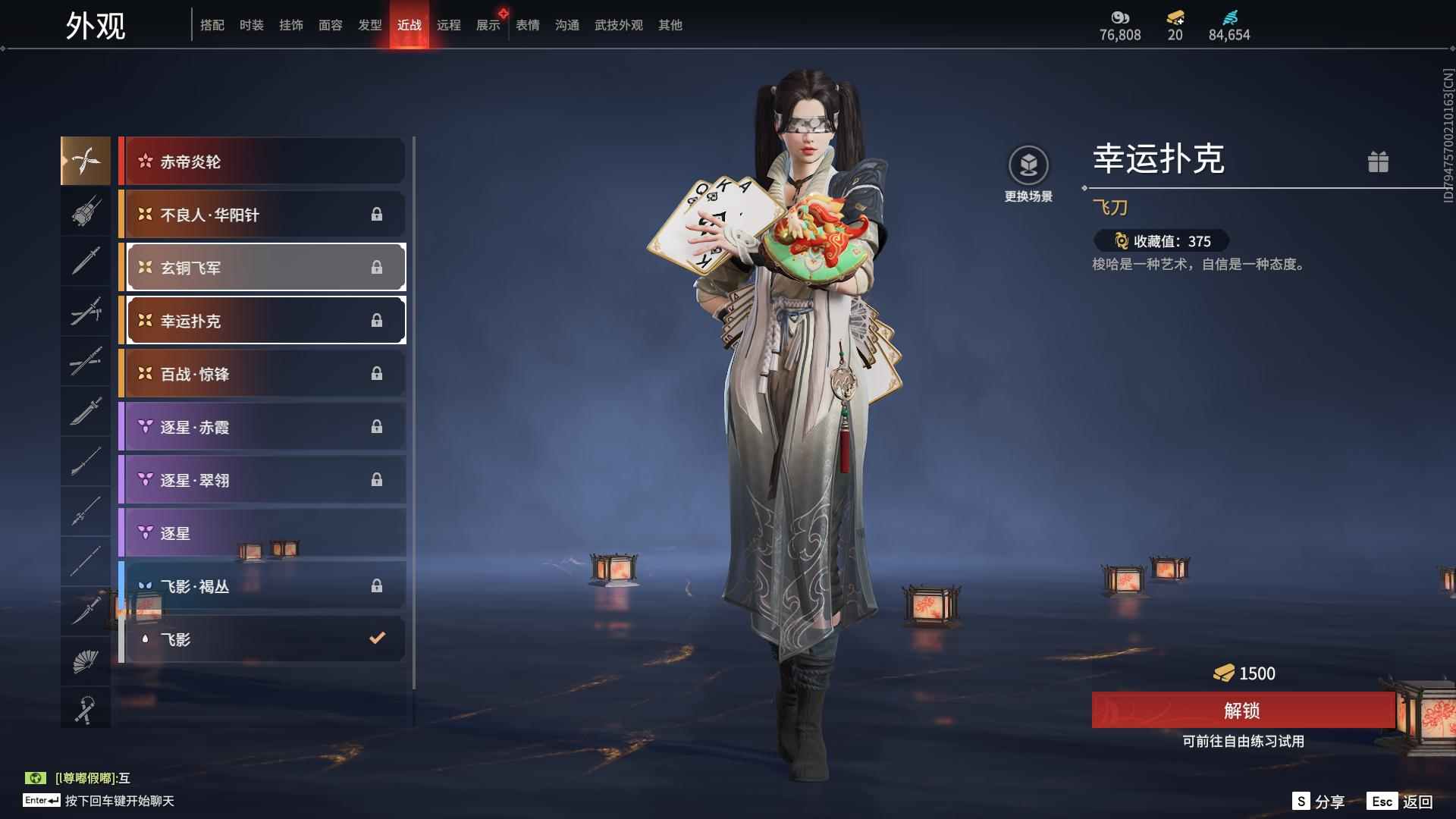Image resolution: width=1456 pixels, height=819 pixels.
Task: Open the 时装 fashion tab
Action: (251, 24)
